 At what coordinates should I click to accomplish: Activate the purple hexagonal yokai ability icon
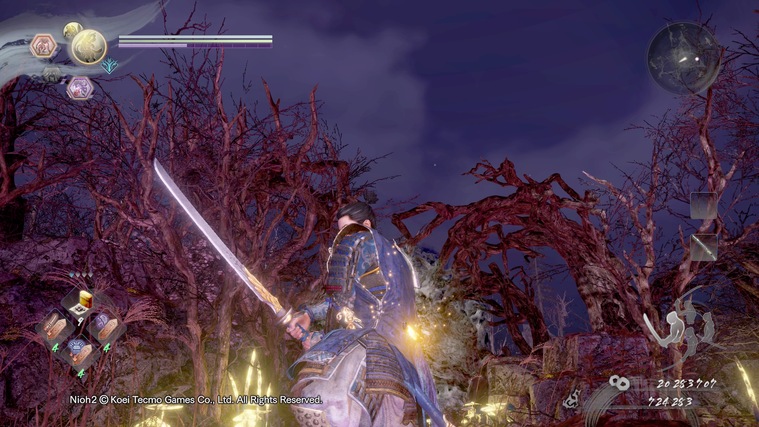pyautogui.click(x=79, y=88)
